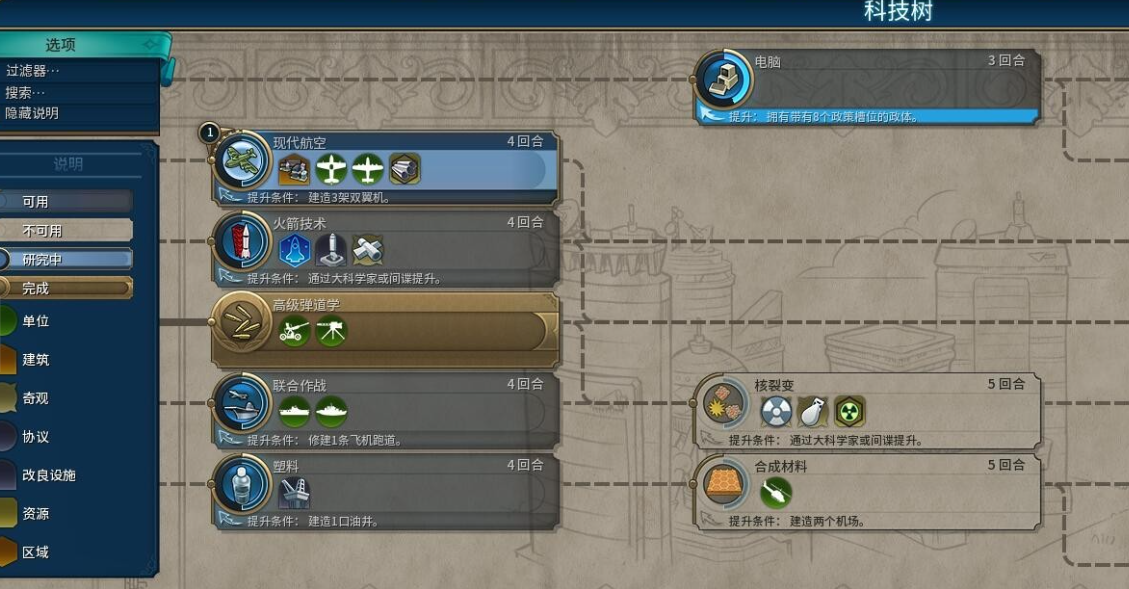Click the oil rig icon in 塑料

pos(294,492)
